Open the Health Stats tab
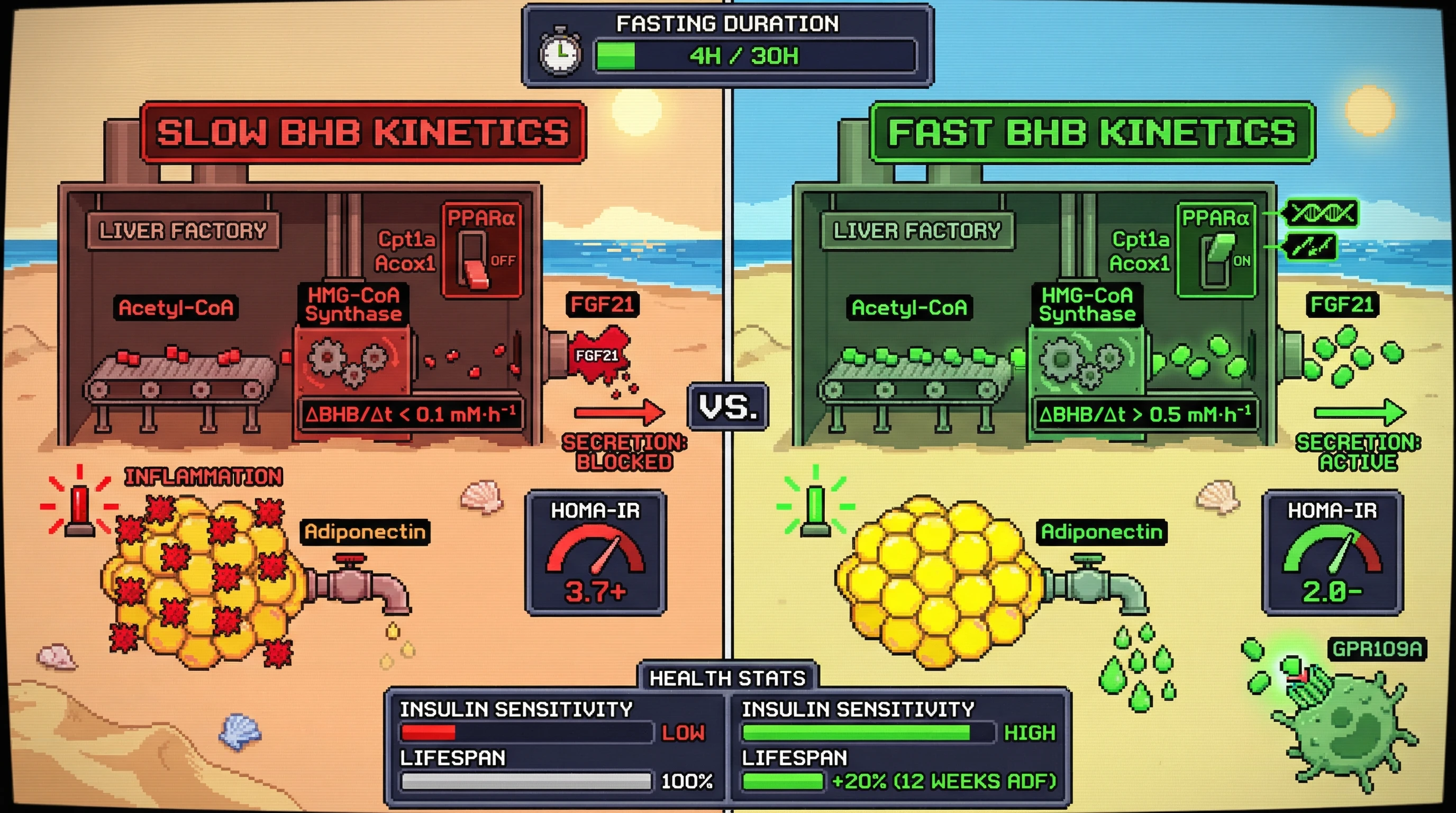 (727, 677)
